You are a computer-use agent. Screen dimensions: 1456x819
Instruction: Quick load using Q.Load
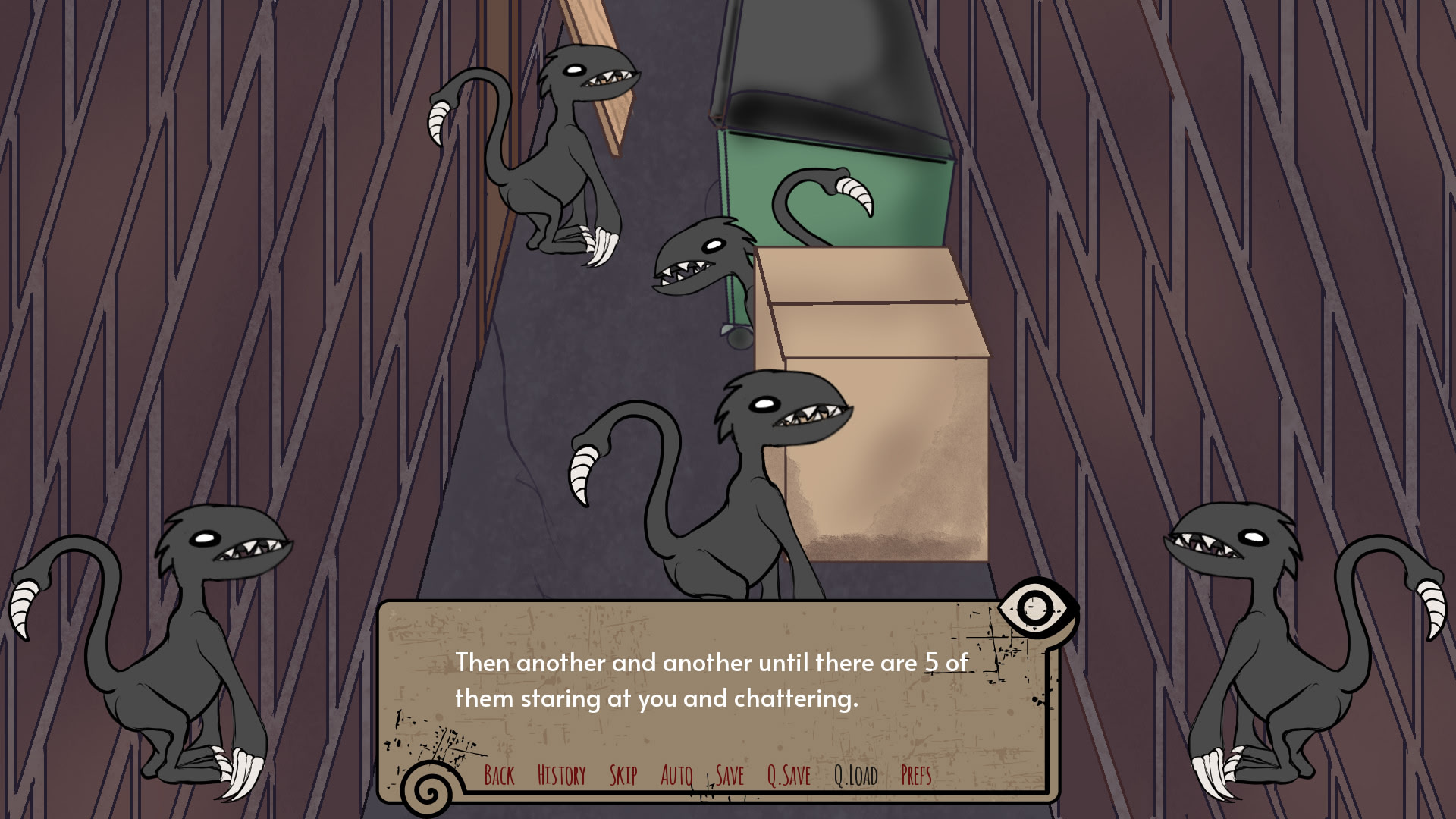855,776
